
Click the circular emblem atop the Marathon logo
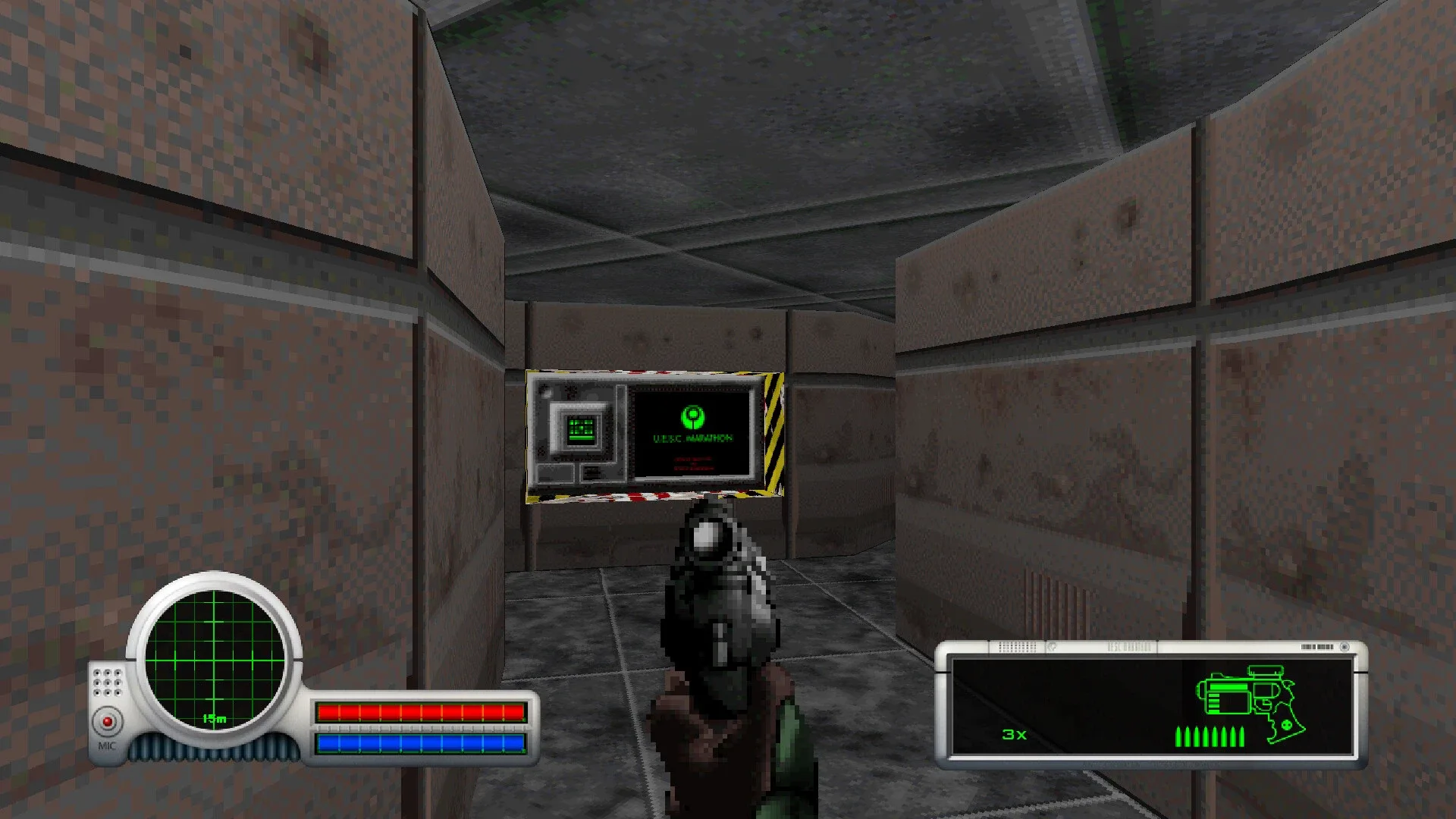pos(692,416)
